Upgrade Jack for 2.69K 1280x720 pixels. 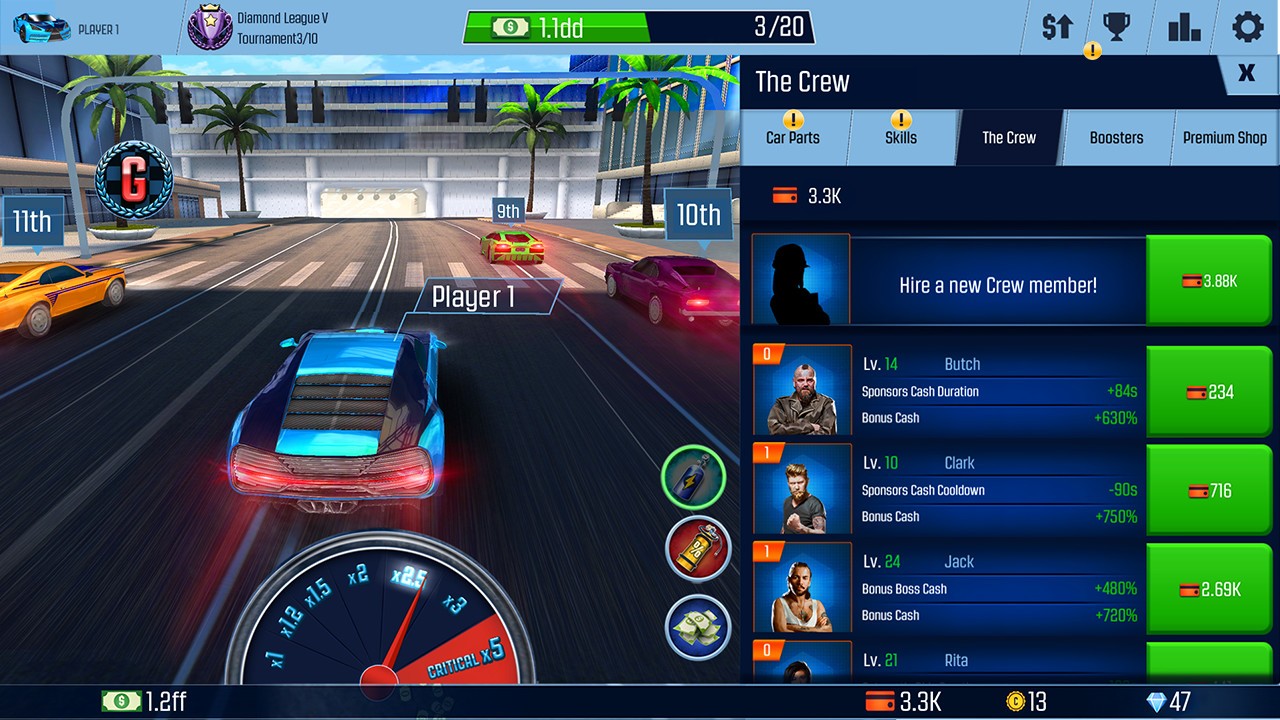coord(1209,588)
